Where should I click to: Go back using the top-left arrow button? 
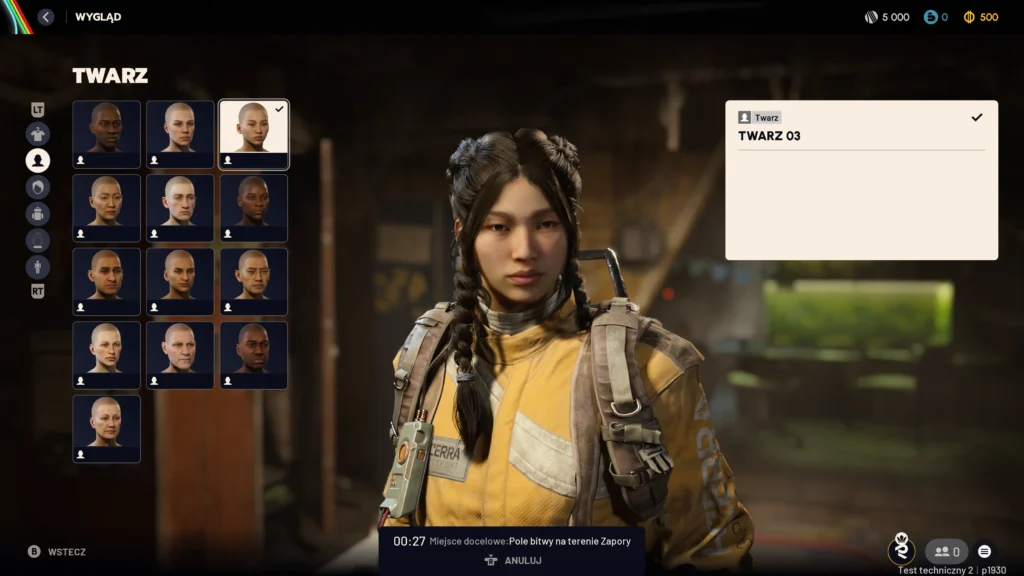click(46, 17)
